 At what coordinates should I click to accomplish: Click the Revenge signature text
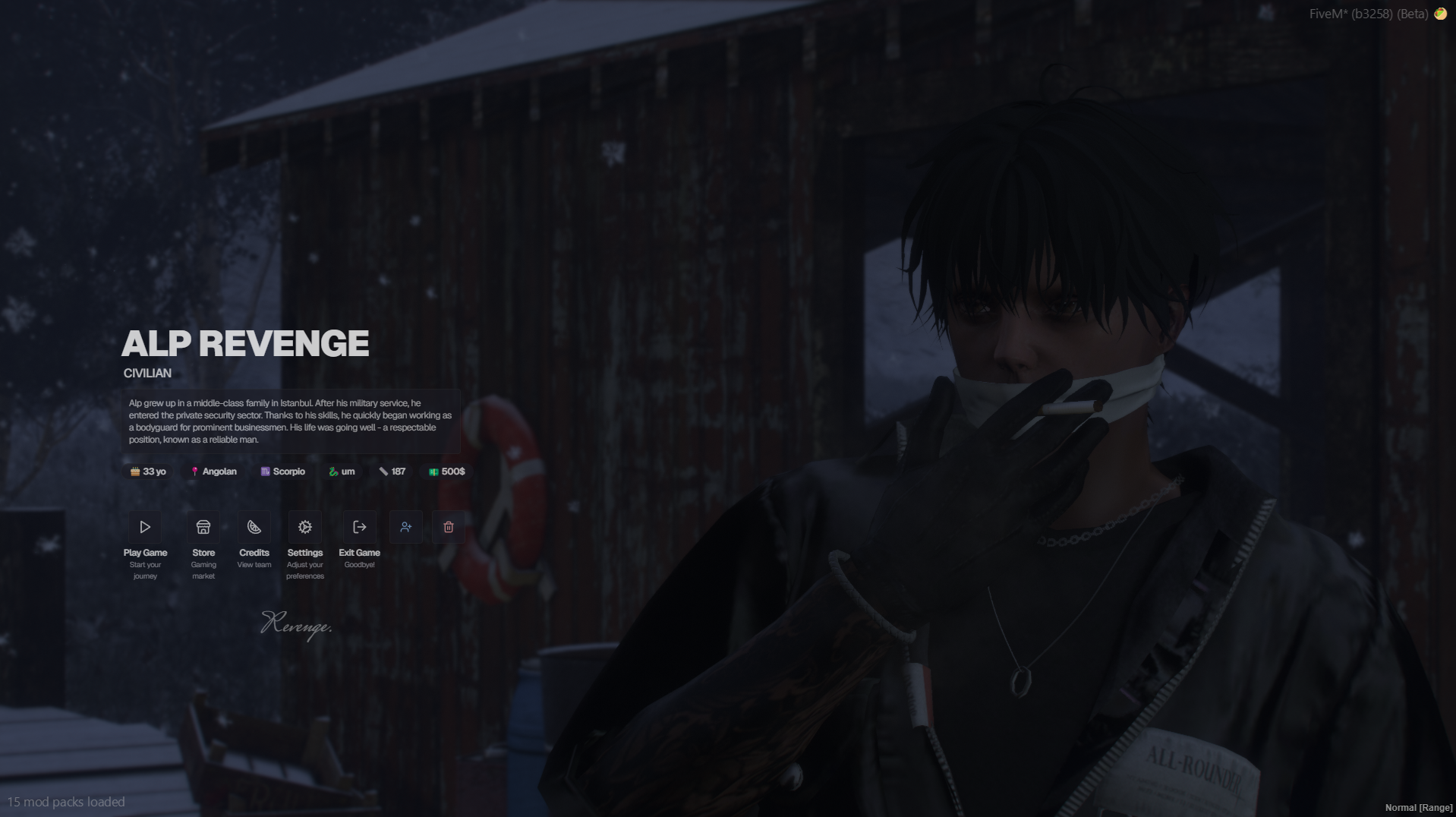tap(297, 626)
